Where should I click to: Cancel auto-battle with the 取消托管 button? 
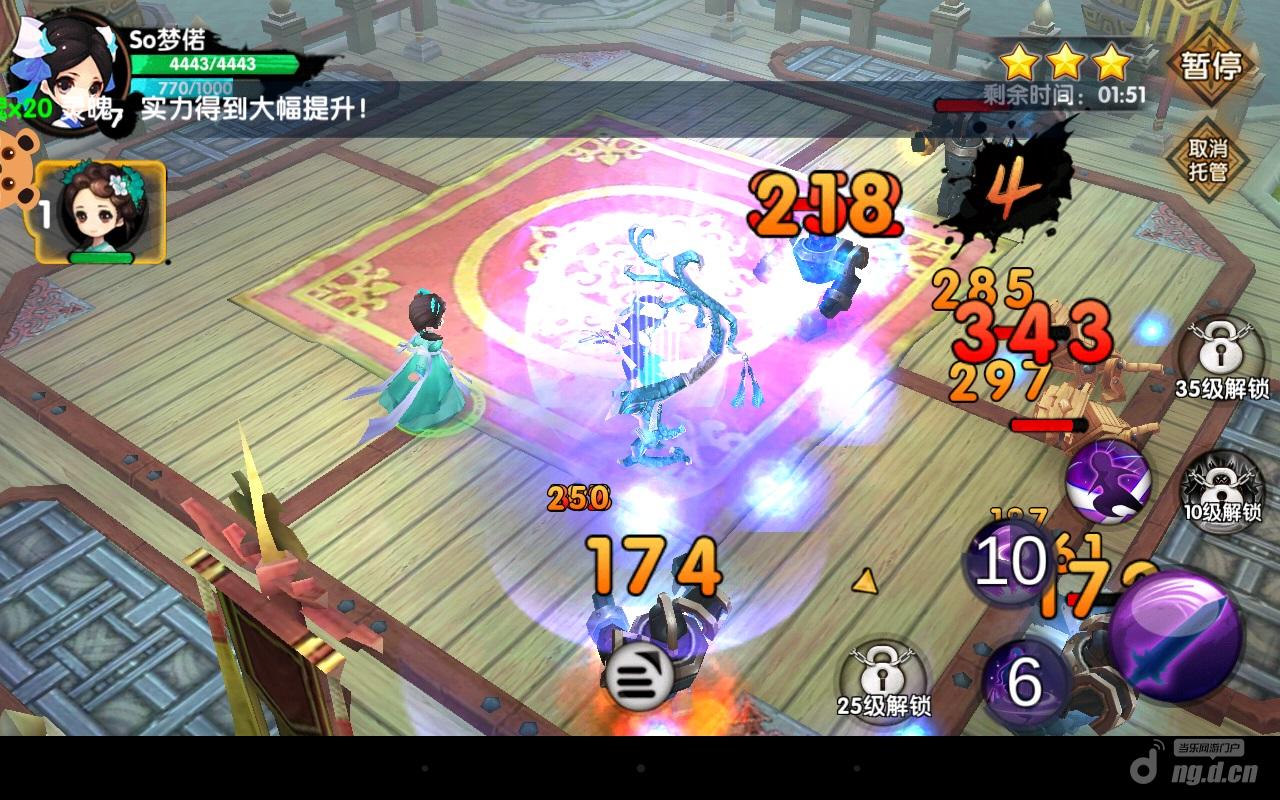1207,160
